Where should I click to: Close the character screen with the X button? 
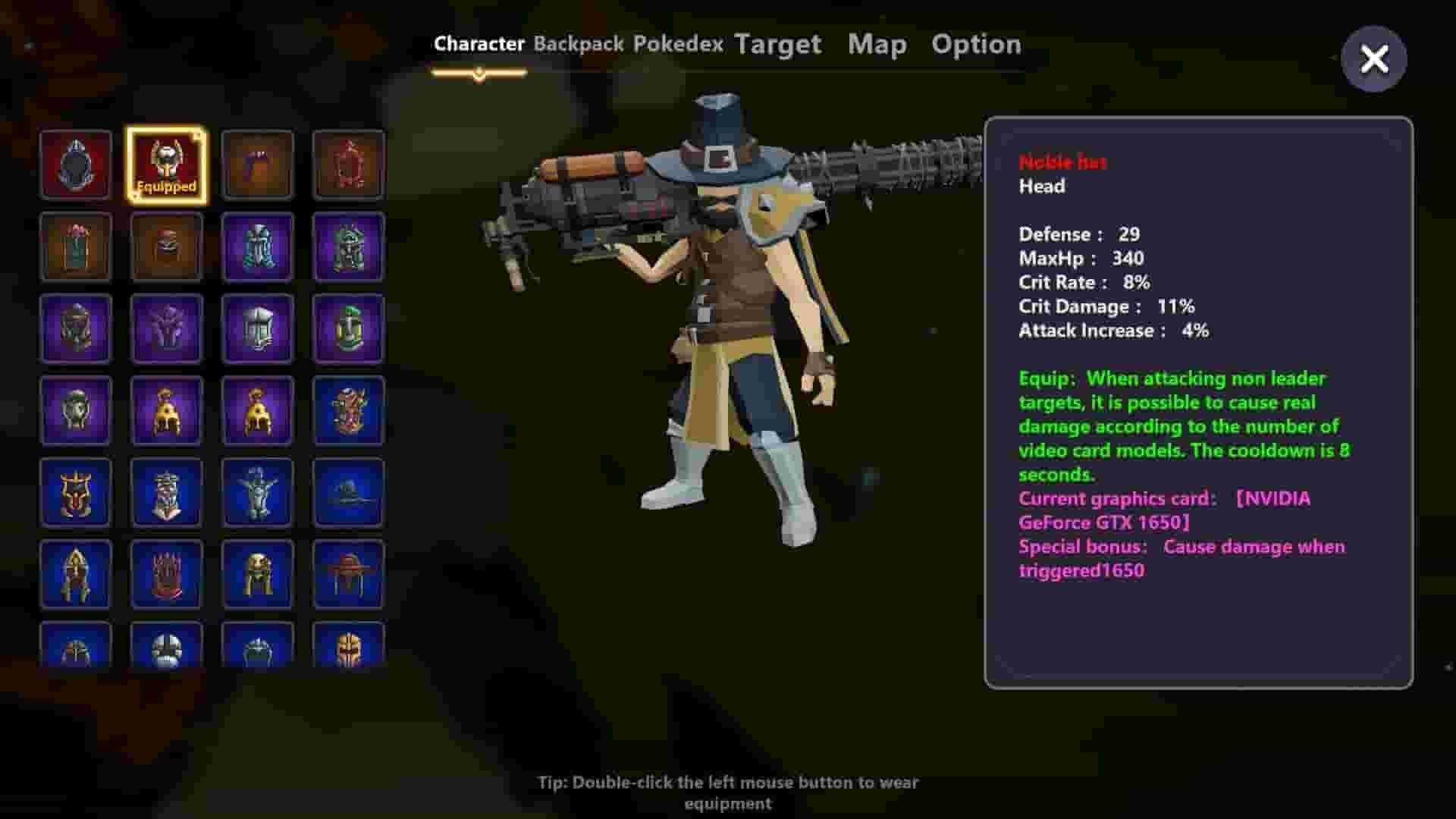1374,60
